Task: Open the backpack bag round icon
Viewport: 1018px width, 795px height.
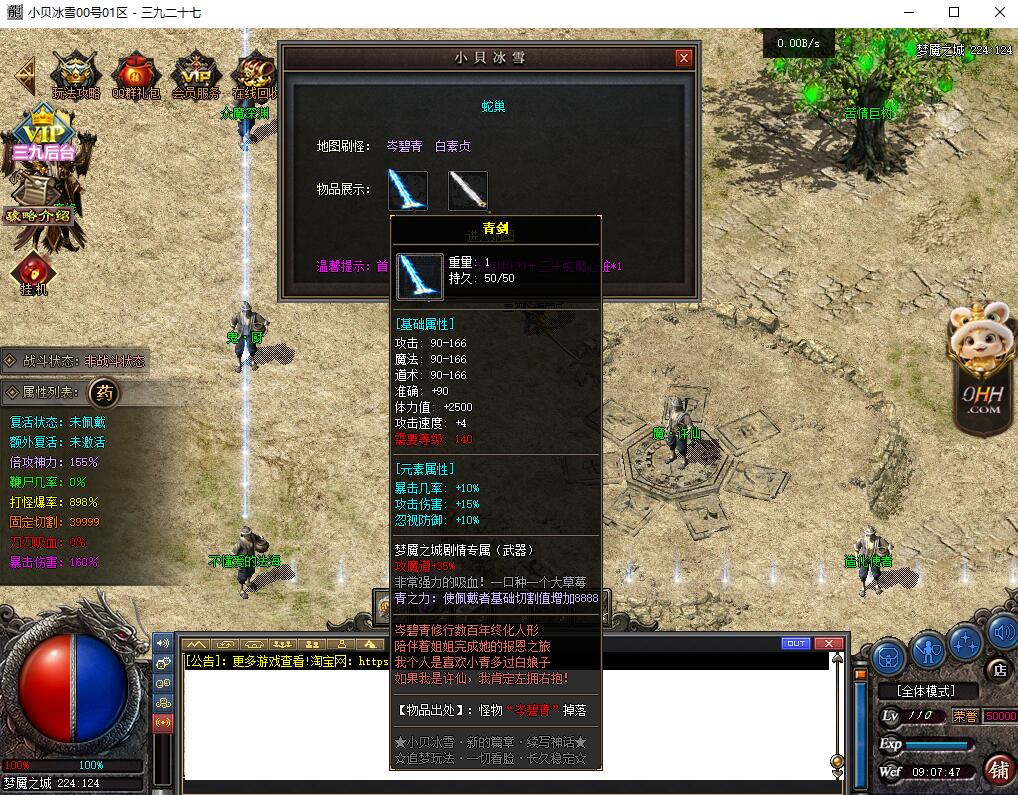Action: coord(889,657)
